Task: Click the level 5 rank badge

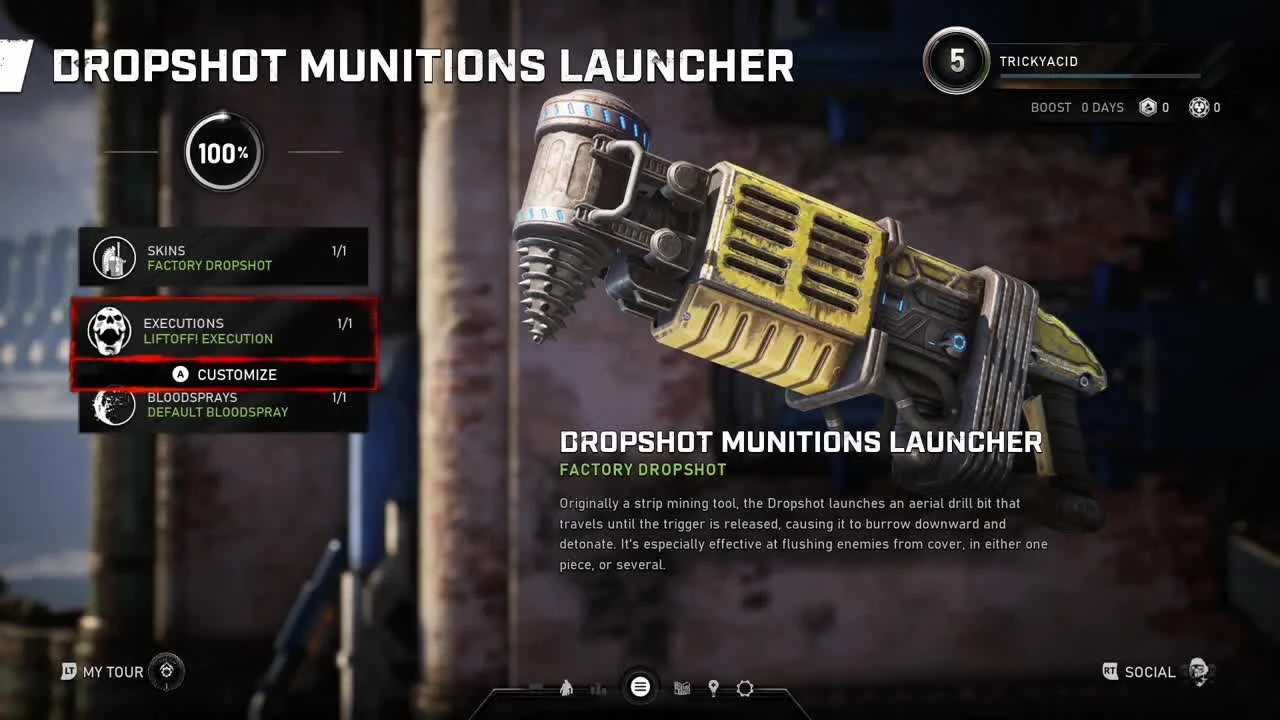Action: (x=956, y=61)
